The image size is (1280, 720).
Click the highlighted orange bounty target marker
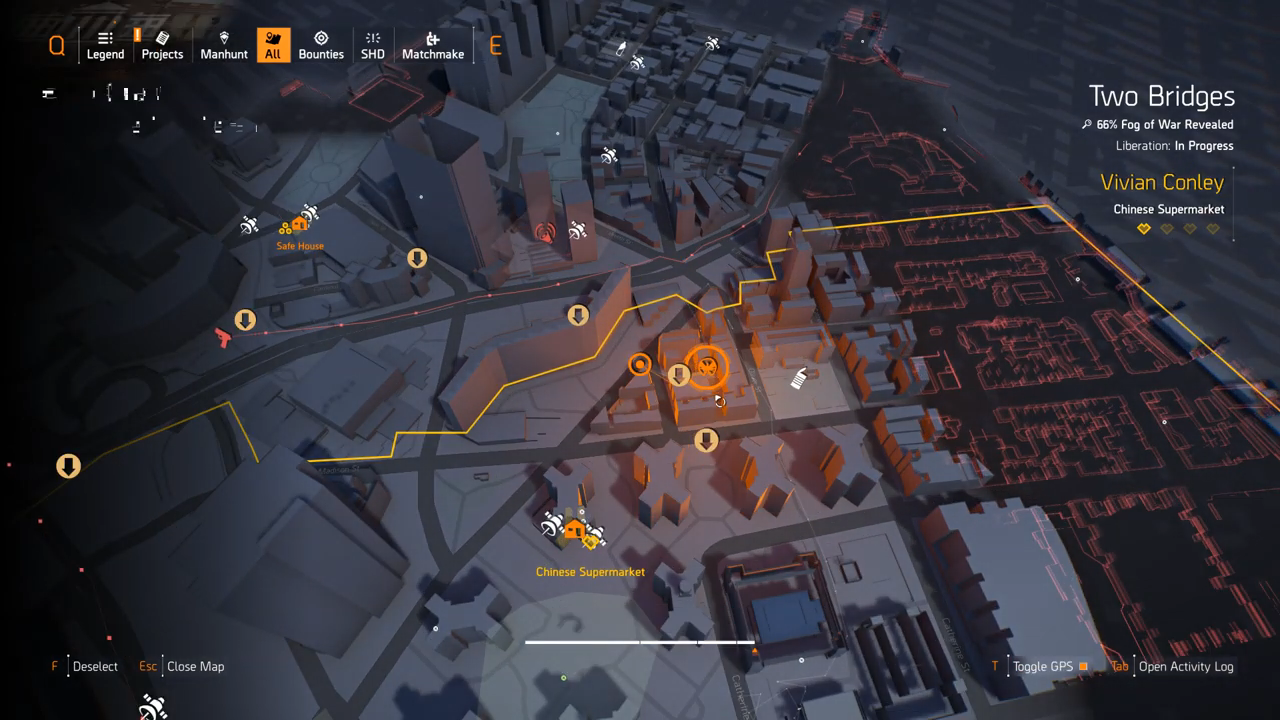(707, 367)
